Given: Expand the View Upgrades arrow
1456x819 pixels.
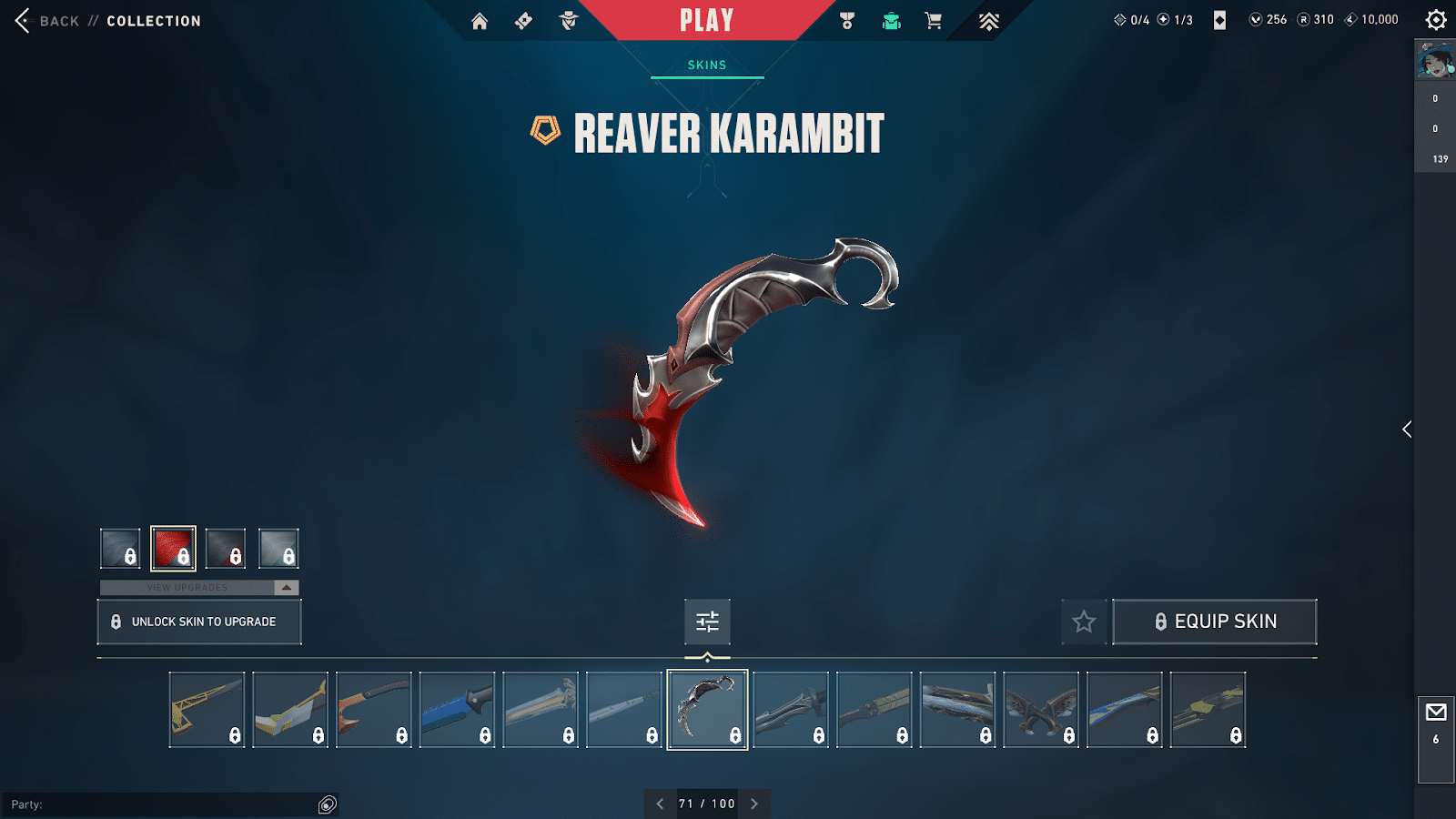Looking at the screenshot, I should [287, 588].
